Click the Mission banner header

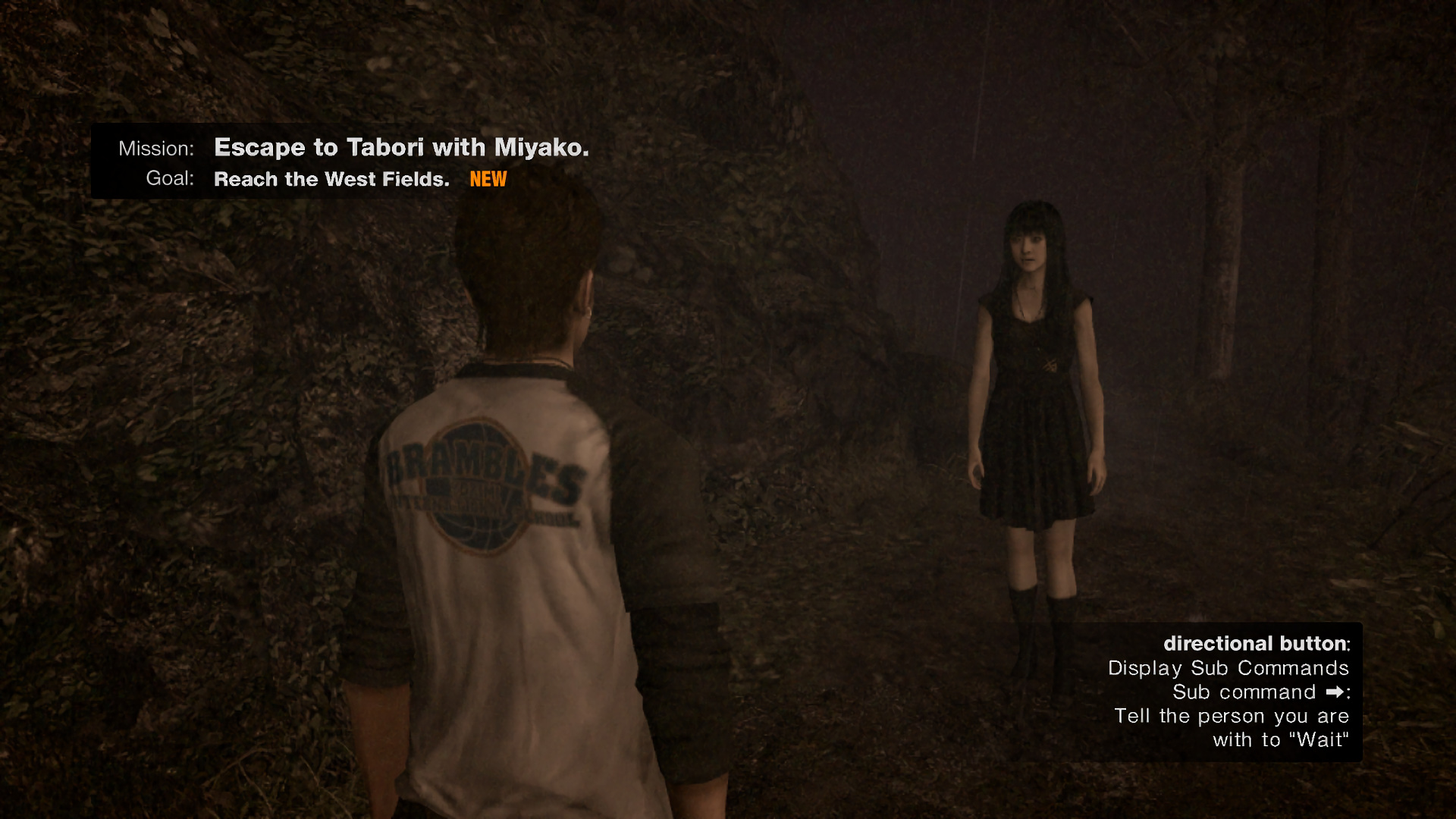click(155, 148)
